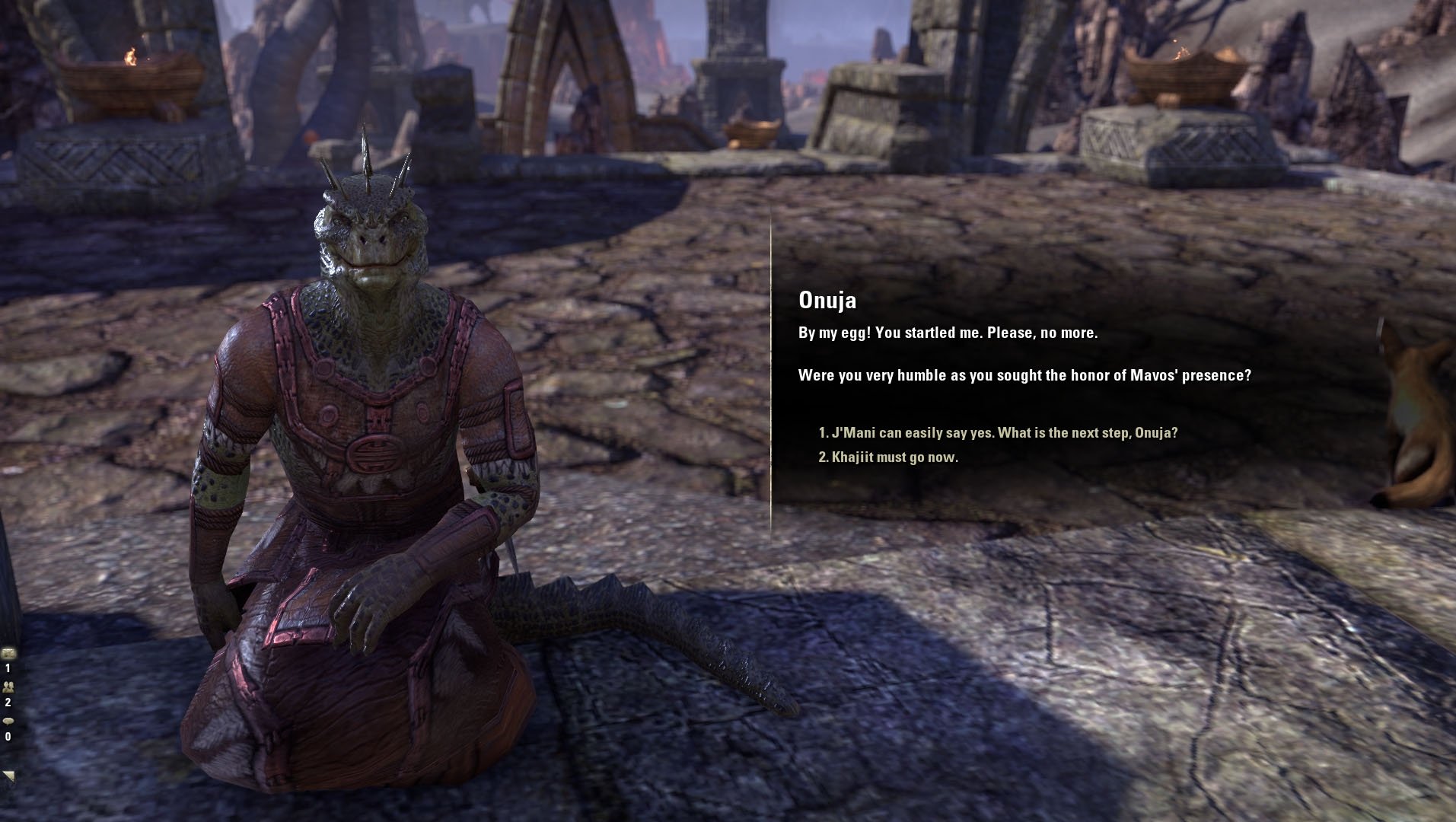The height and width of the screenshot is (822, 1456).
Task: Click the chat speech bubble icon
Action: [x=8, y=721]
